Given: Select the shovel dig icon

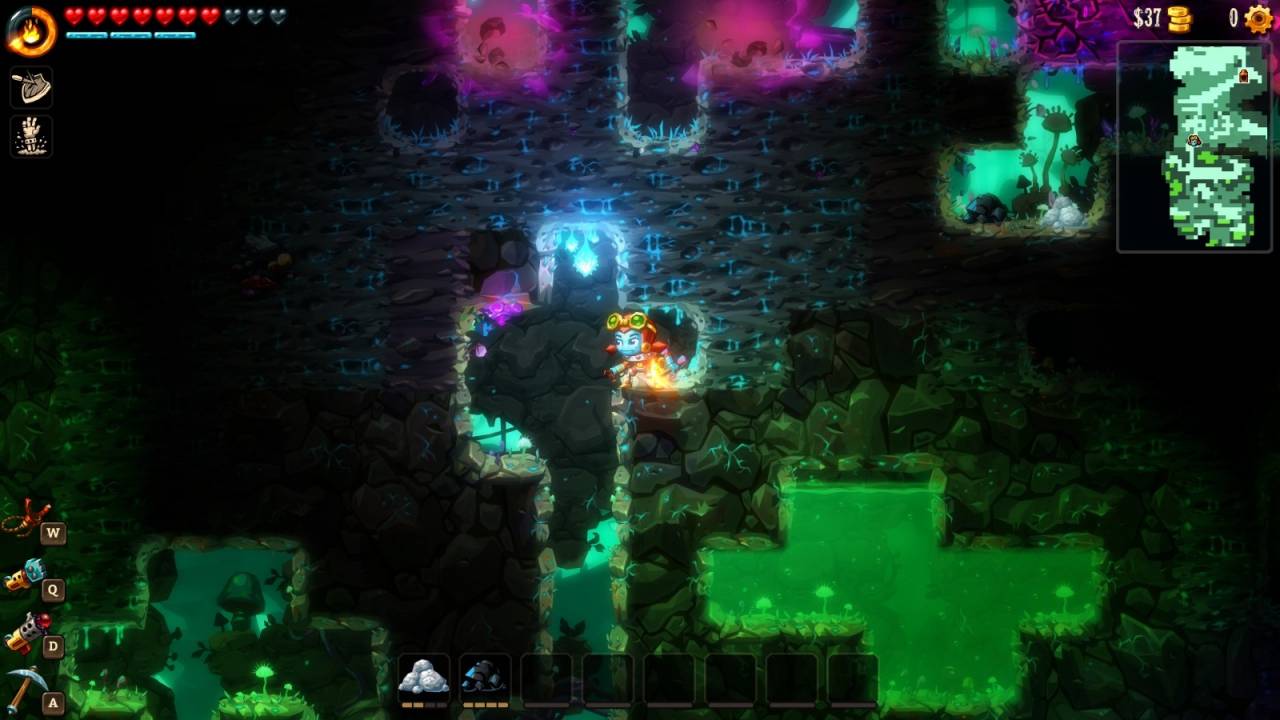Looking at the screenshot, I should pos(31,88).
